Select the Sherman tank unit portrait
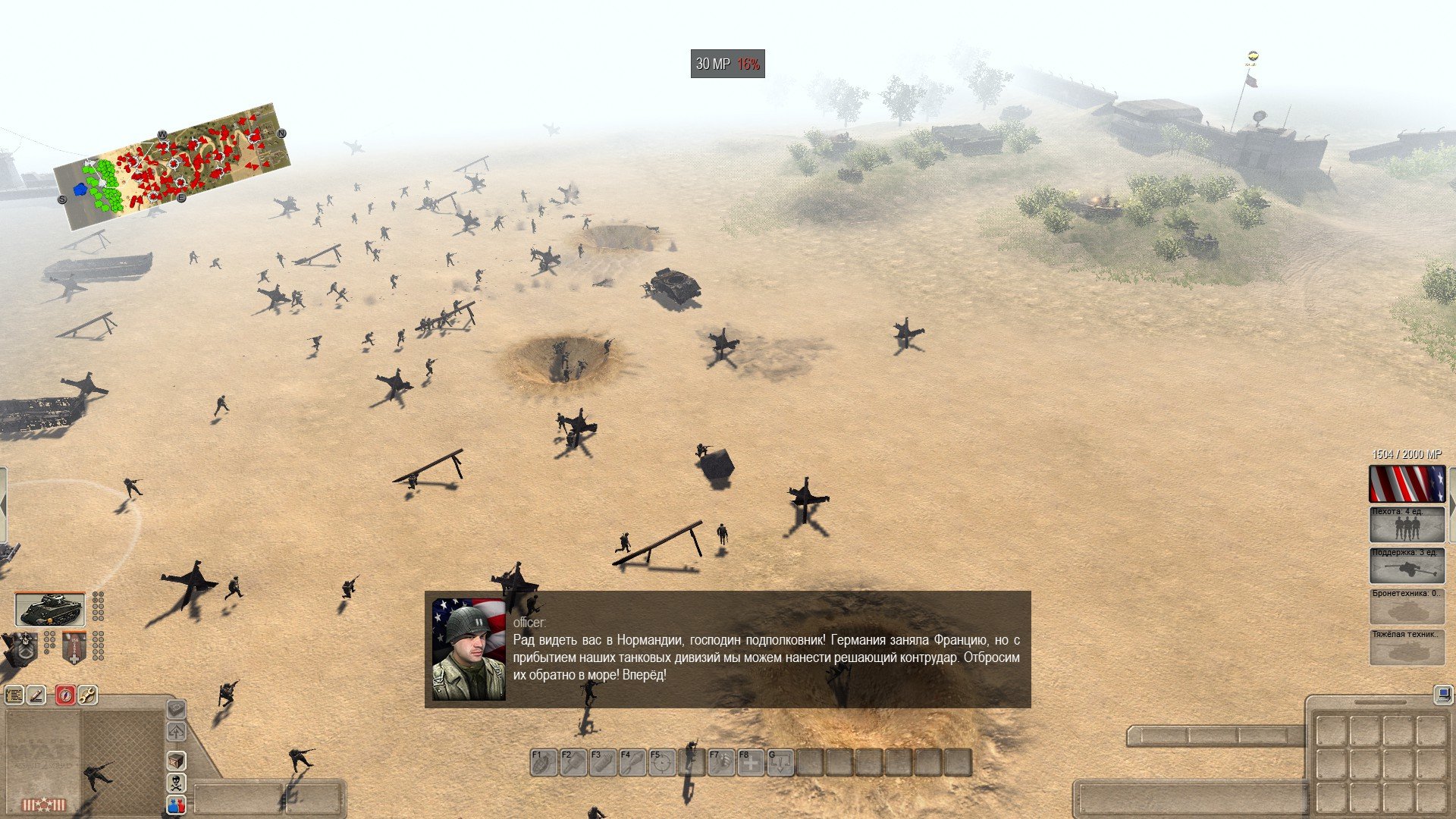Image resolution: width=1456 pixels, height=819 pixels. tap(50, 609)
